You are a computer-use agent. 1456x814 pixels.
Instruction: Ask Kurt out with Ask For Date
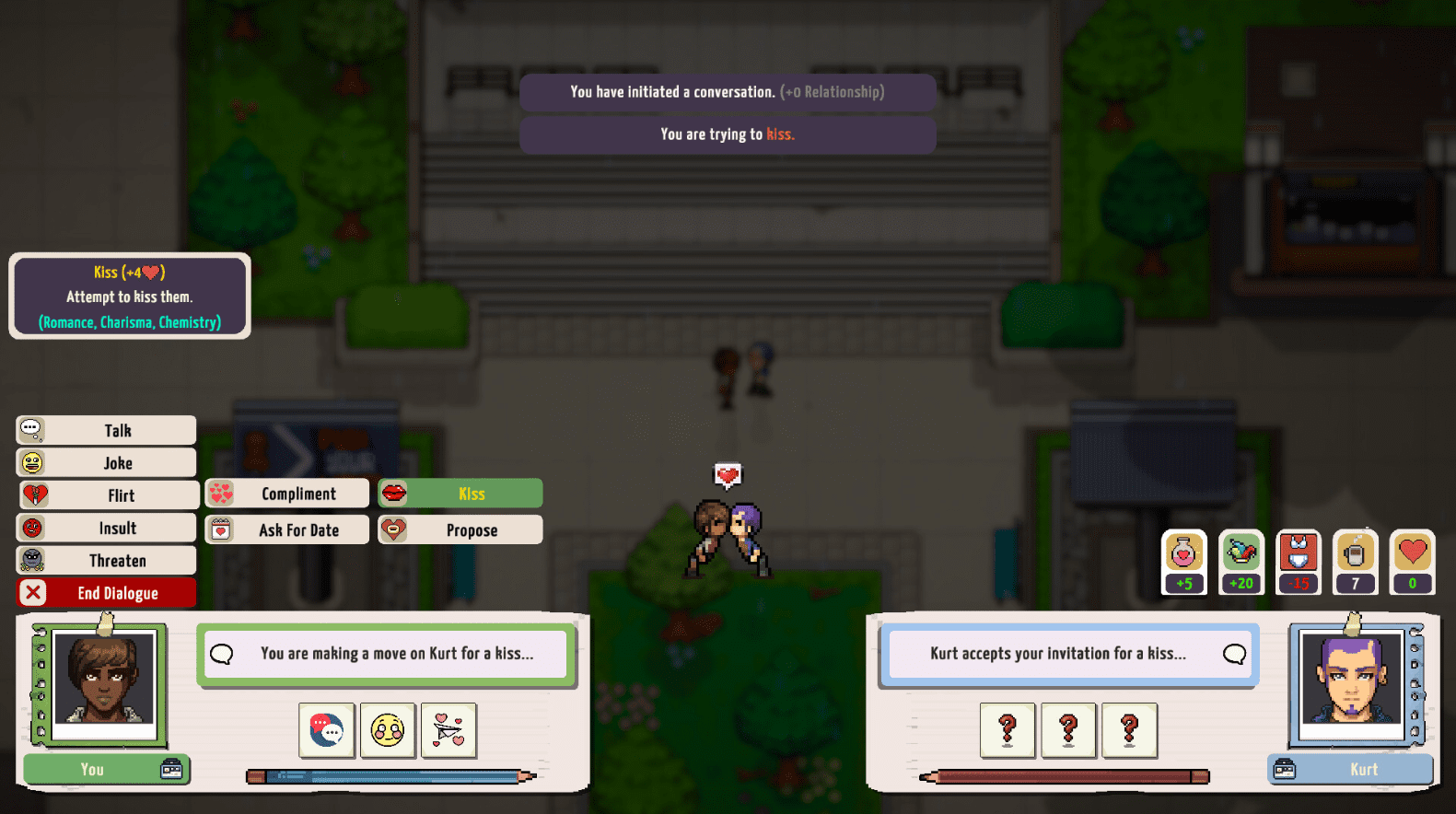coord(287,529)
